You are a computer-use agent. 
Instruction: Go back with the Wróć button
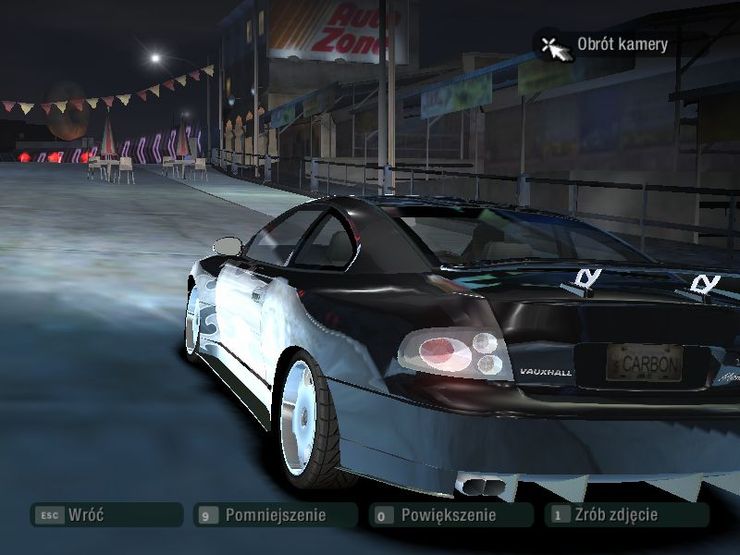pos(105,515)
